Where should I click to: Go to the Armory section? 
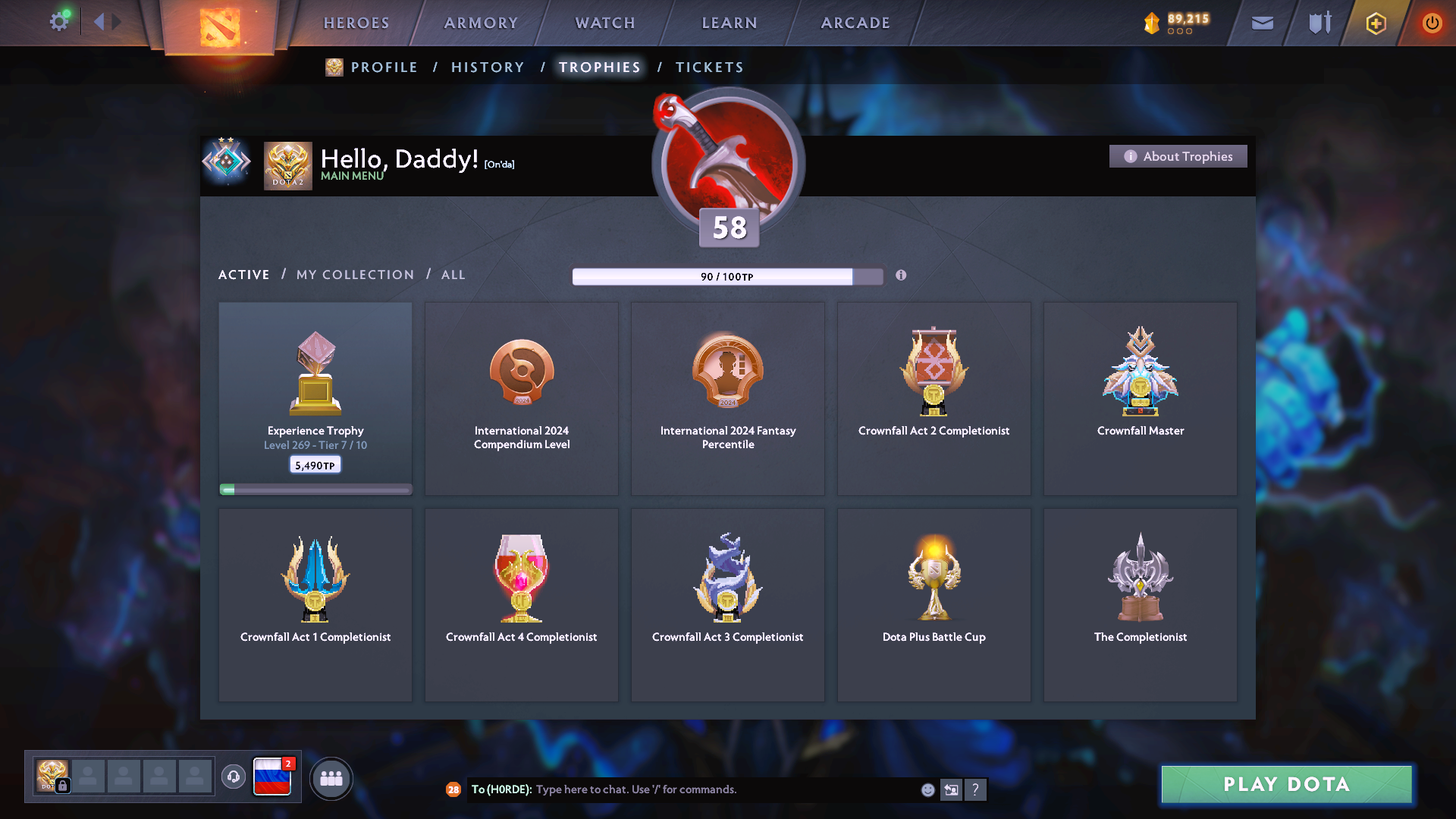click(481, 23)
